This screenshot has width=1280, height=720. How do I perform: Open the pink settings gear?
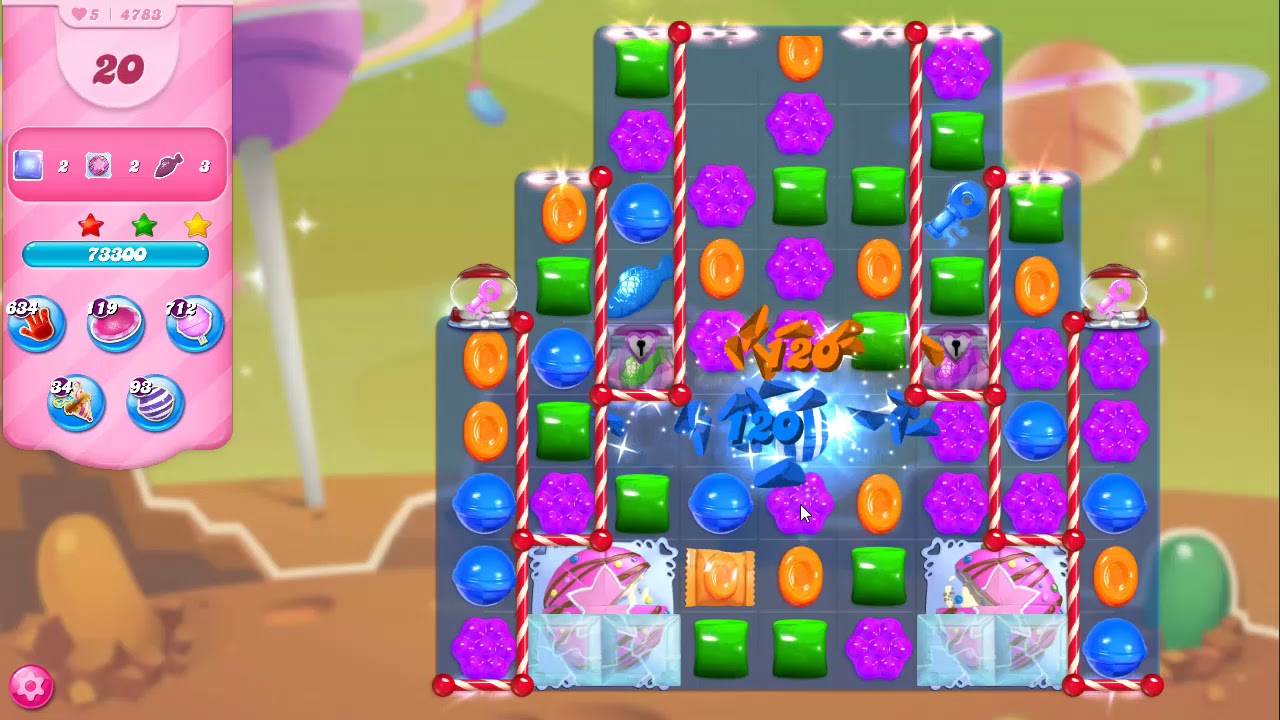pos(30,688)
